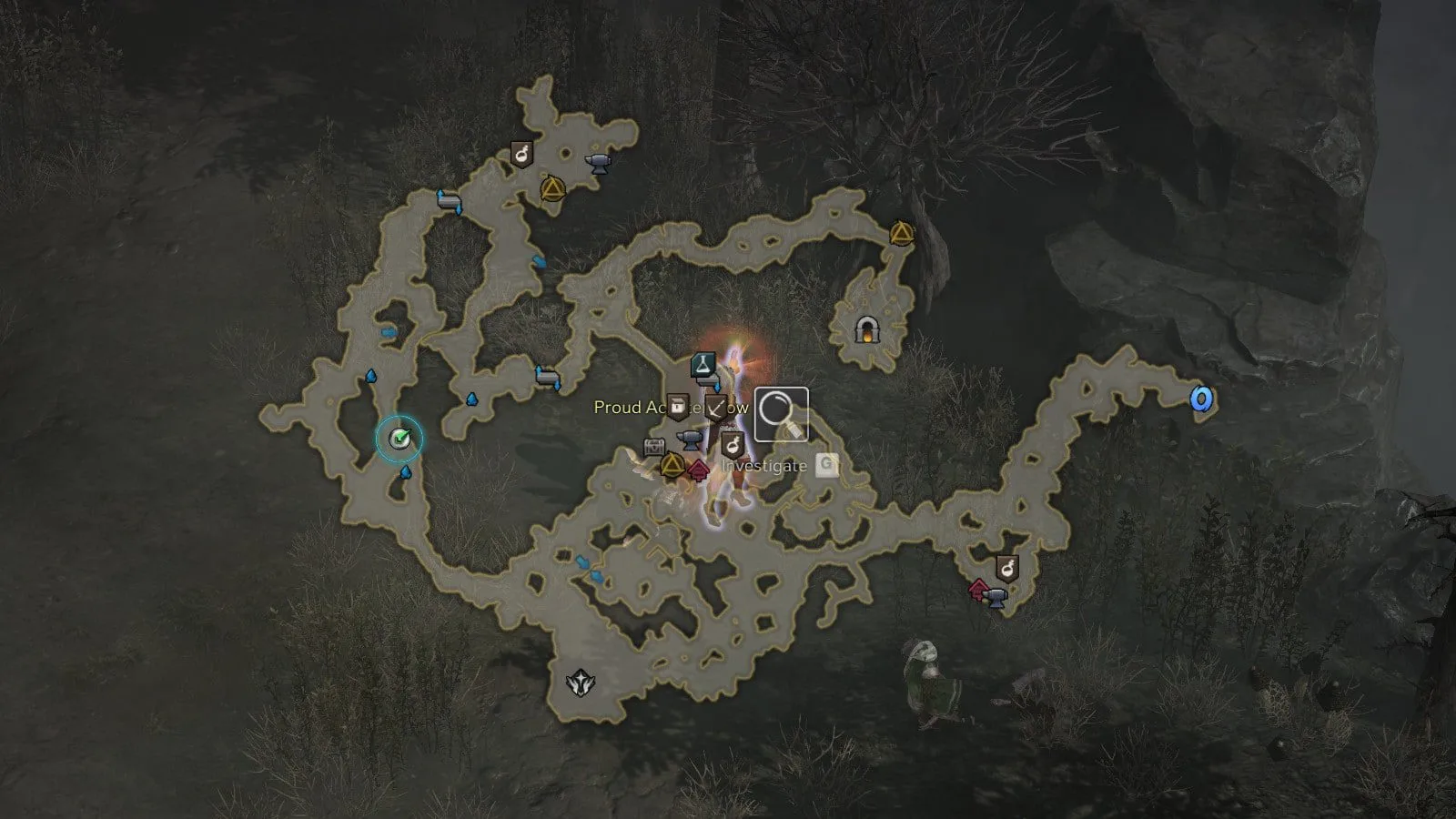Select the triport marker near the stone archway

[901, 234]
